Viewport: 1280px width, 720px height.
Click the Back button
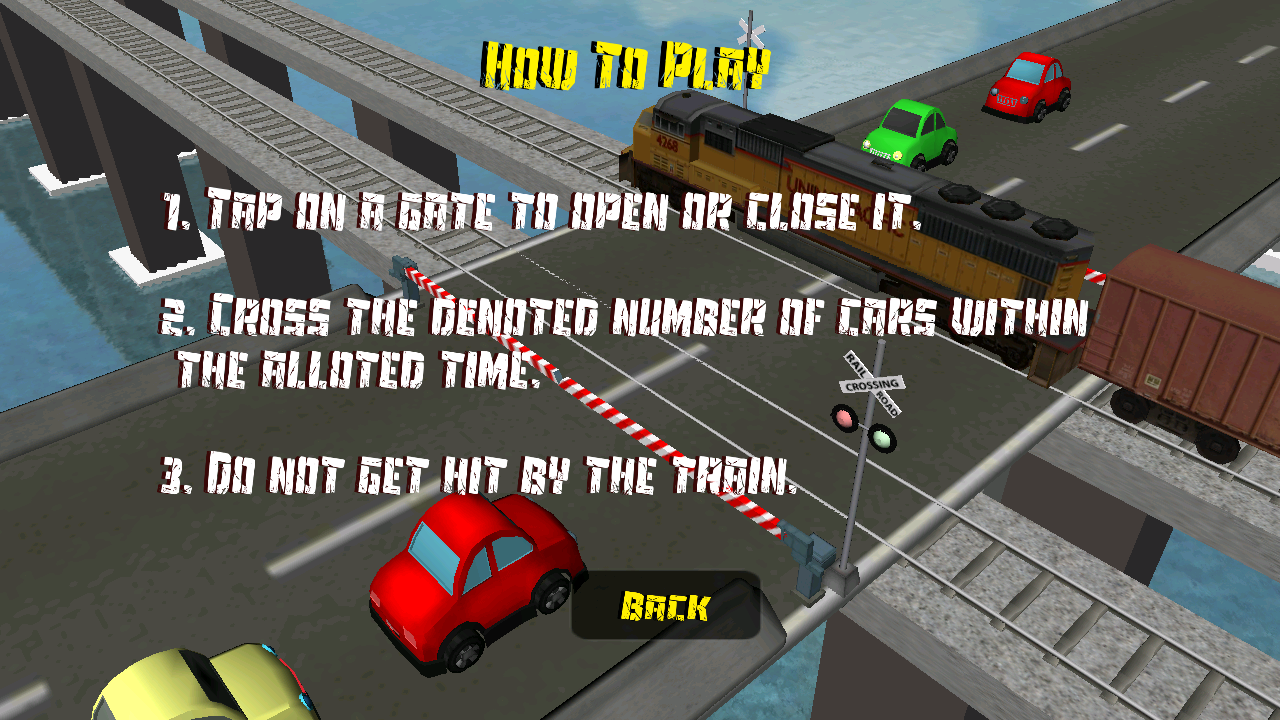pyautogui.click(x=668, y=603)
